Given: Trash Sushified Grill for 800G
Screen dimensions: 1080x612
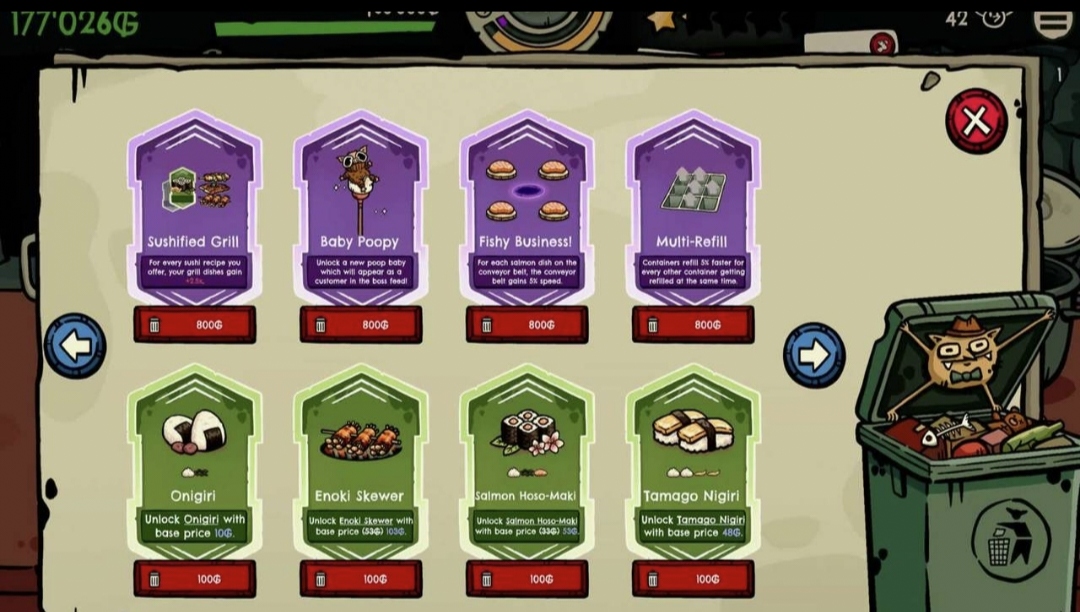Looking at the screenshot, I should [x=195, y=324].
